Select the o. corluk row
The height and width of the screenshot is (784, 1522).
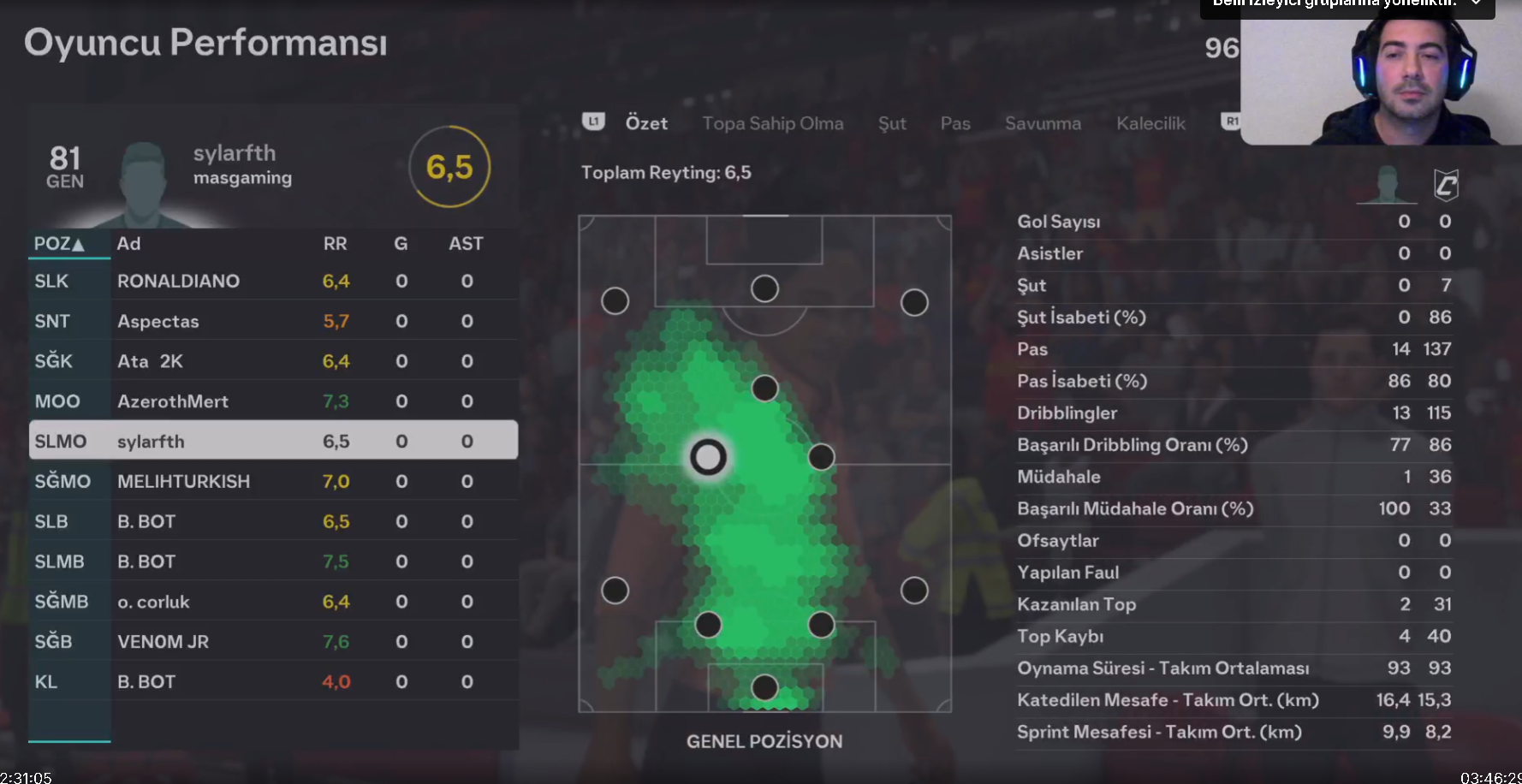(x=153, y=602)
